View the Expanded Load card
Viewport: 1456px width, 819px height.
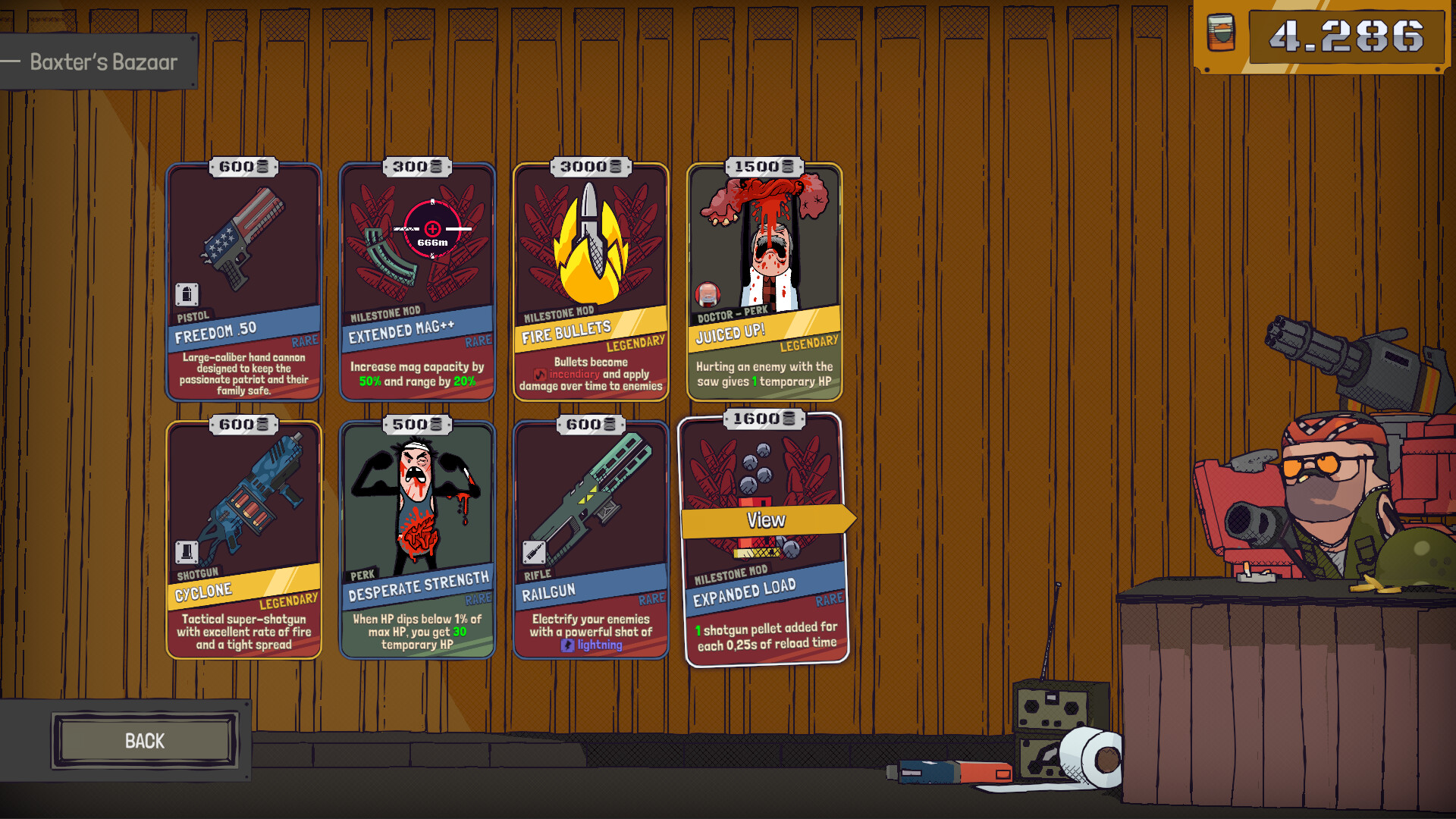tap(766, 520)
